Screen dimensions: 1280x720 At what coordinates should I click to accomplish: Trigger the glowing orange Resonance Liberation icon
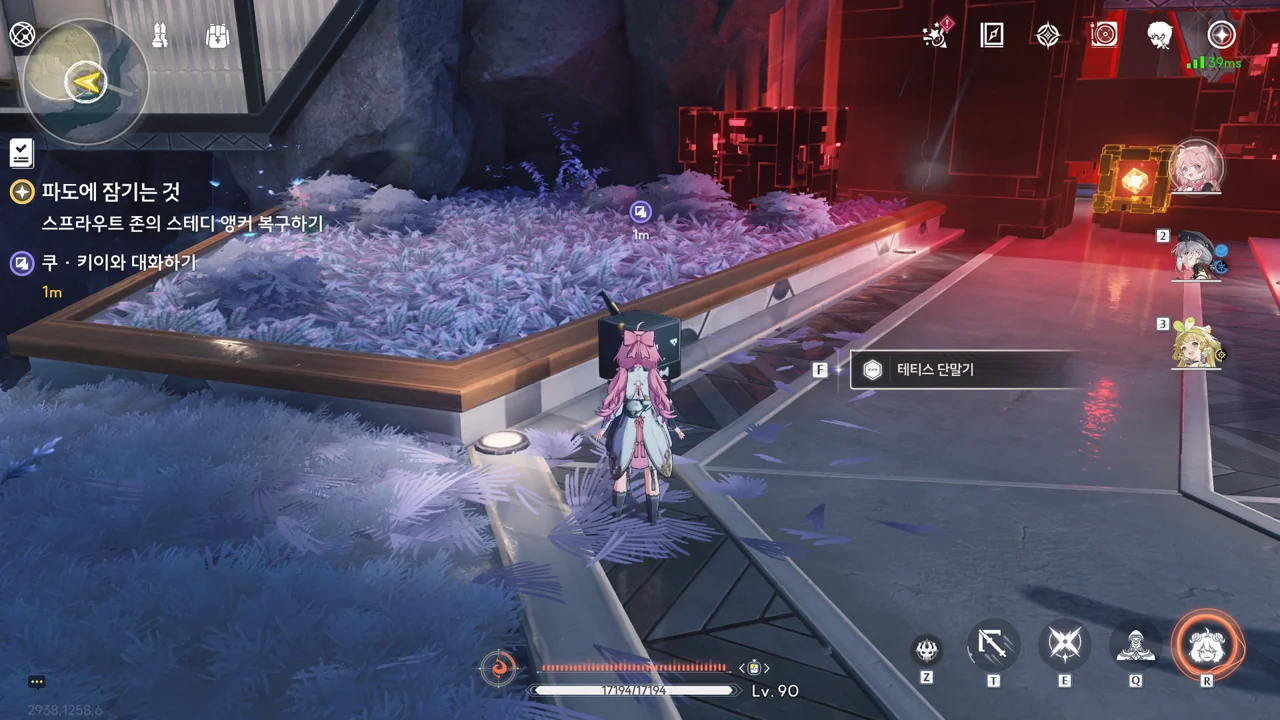click(1207, 645)
